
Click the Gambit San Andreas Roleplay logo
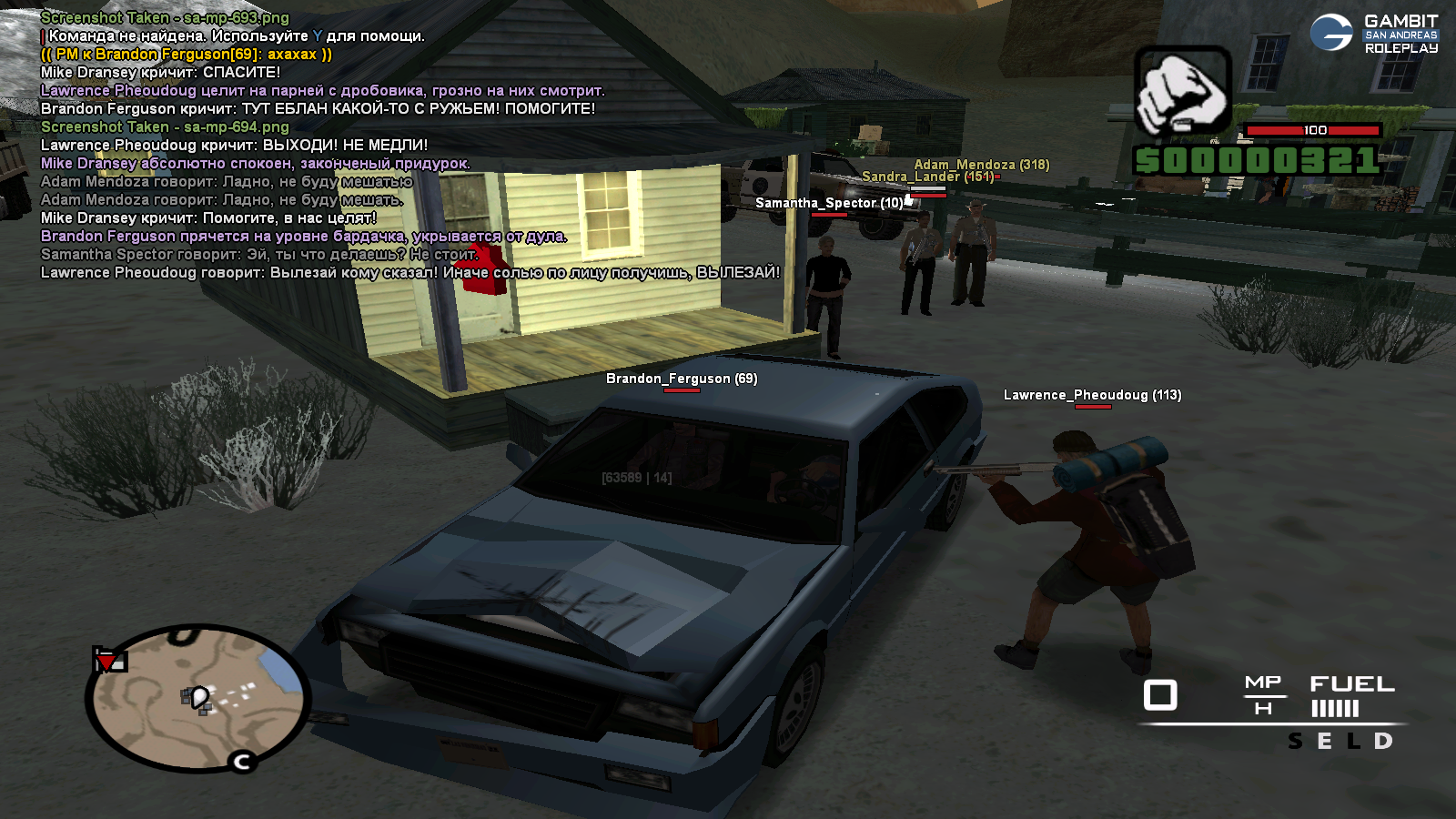coord(1375,34)
